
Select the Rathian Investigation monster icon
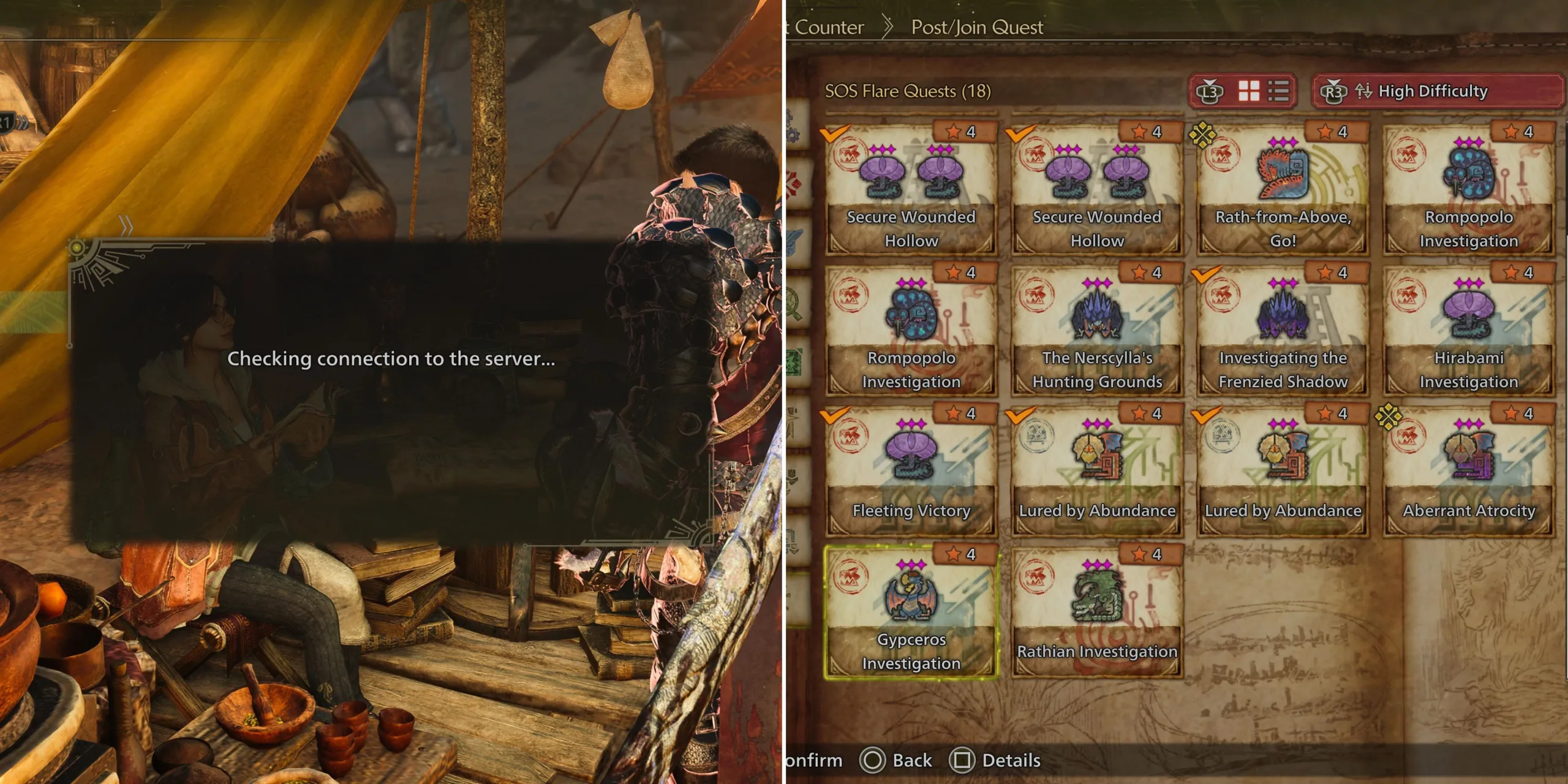tap(1098, 597)
